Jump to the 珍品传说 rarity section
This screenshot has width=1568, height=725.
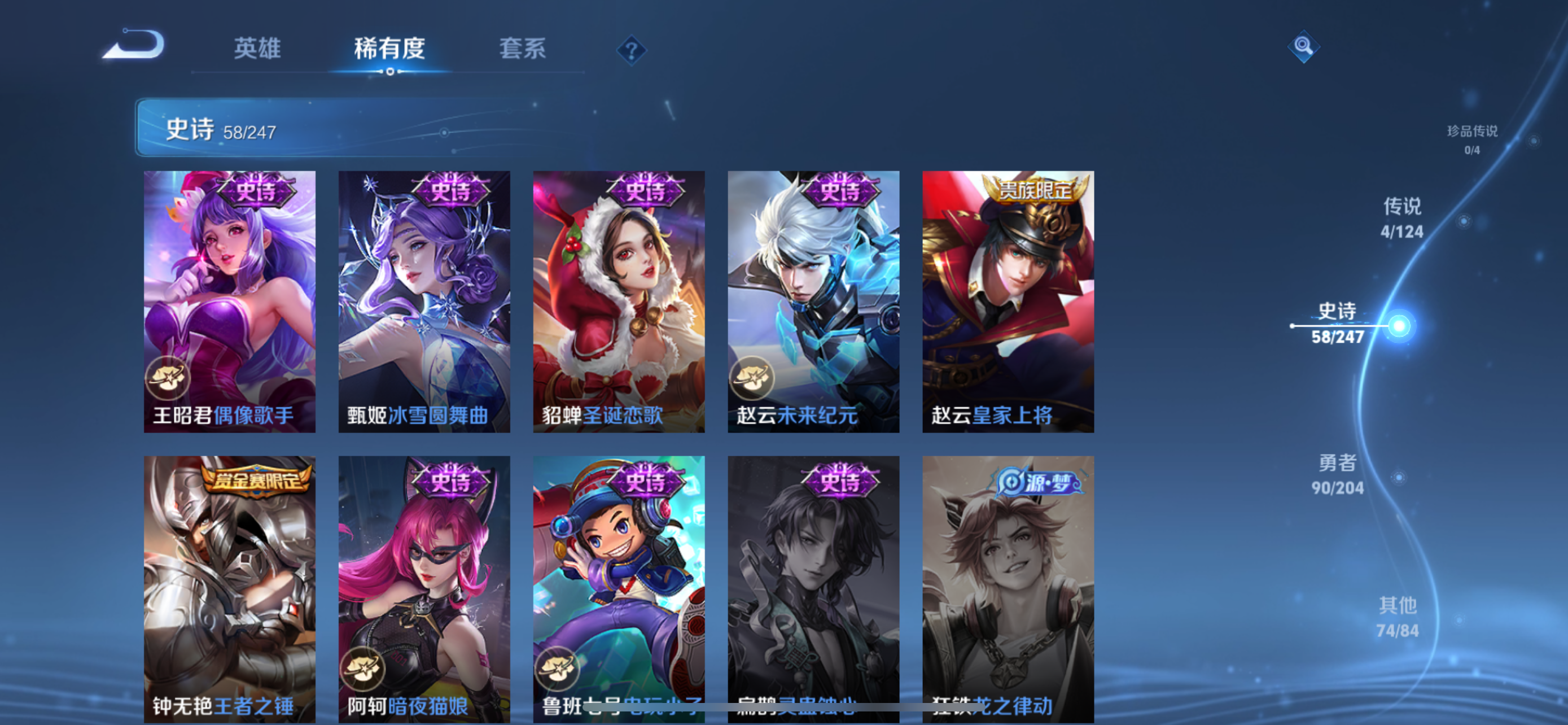(1472, 139)
